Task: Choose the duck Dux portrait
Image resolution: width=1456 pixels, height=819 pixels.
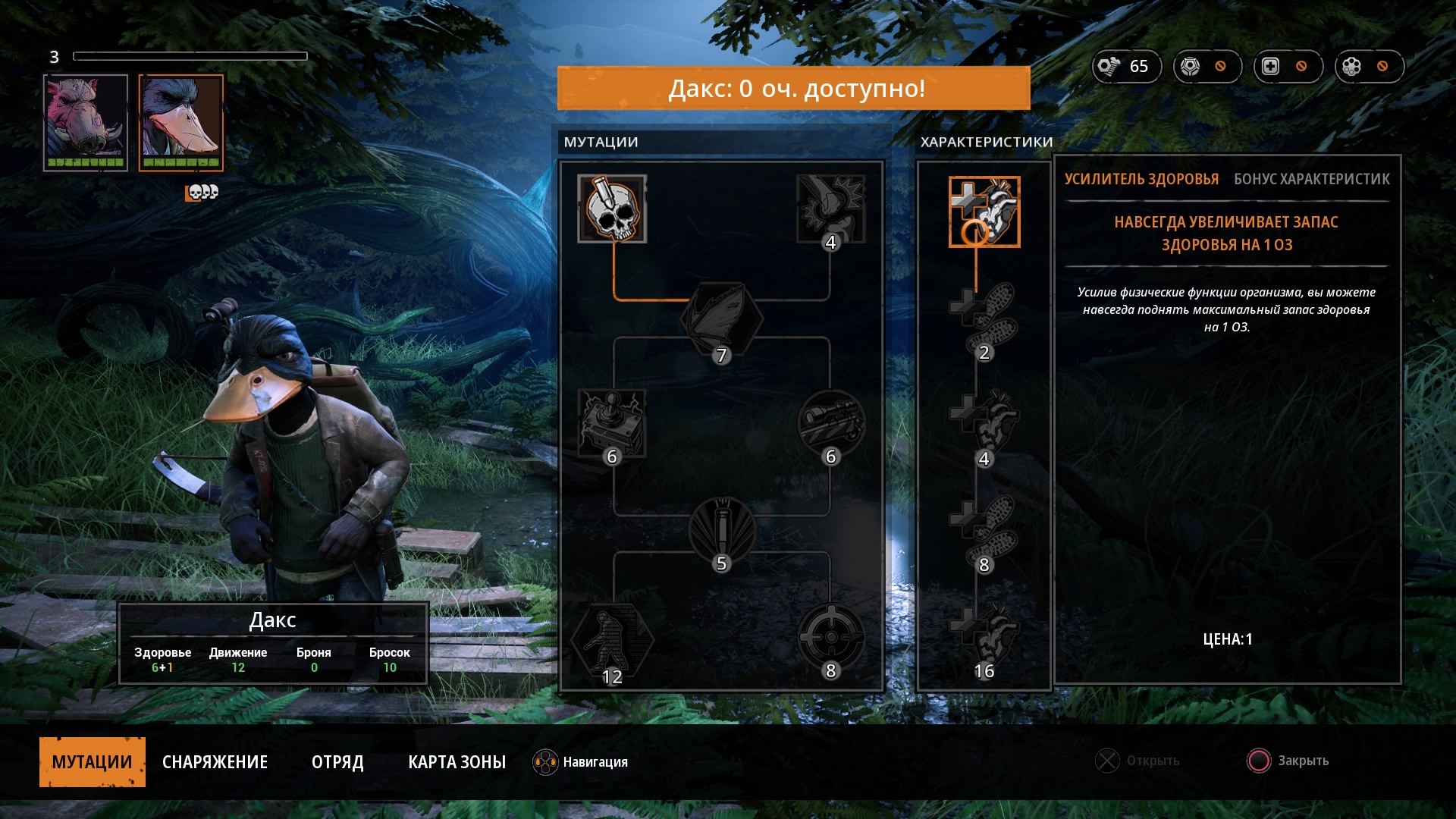Action: point(180,122)
